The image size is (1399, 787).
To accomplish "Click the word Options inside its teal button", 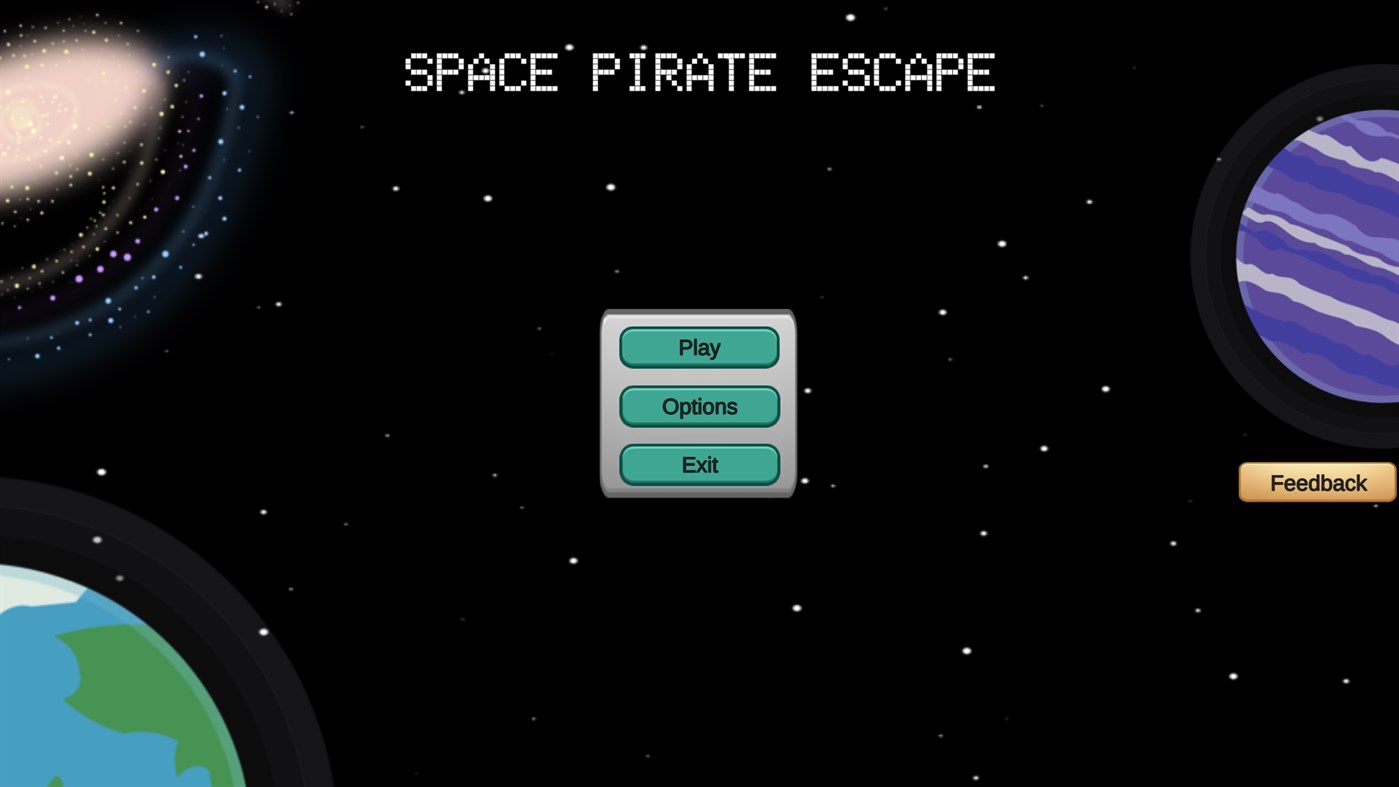I will point(699,405).
